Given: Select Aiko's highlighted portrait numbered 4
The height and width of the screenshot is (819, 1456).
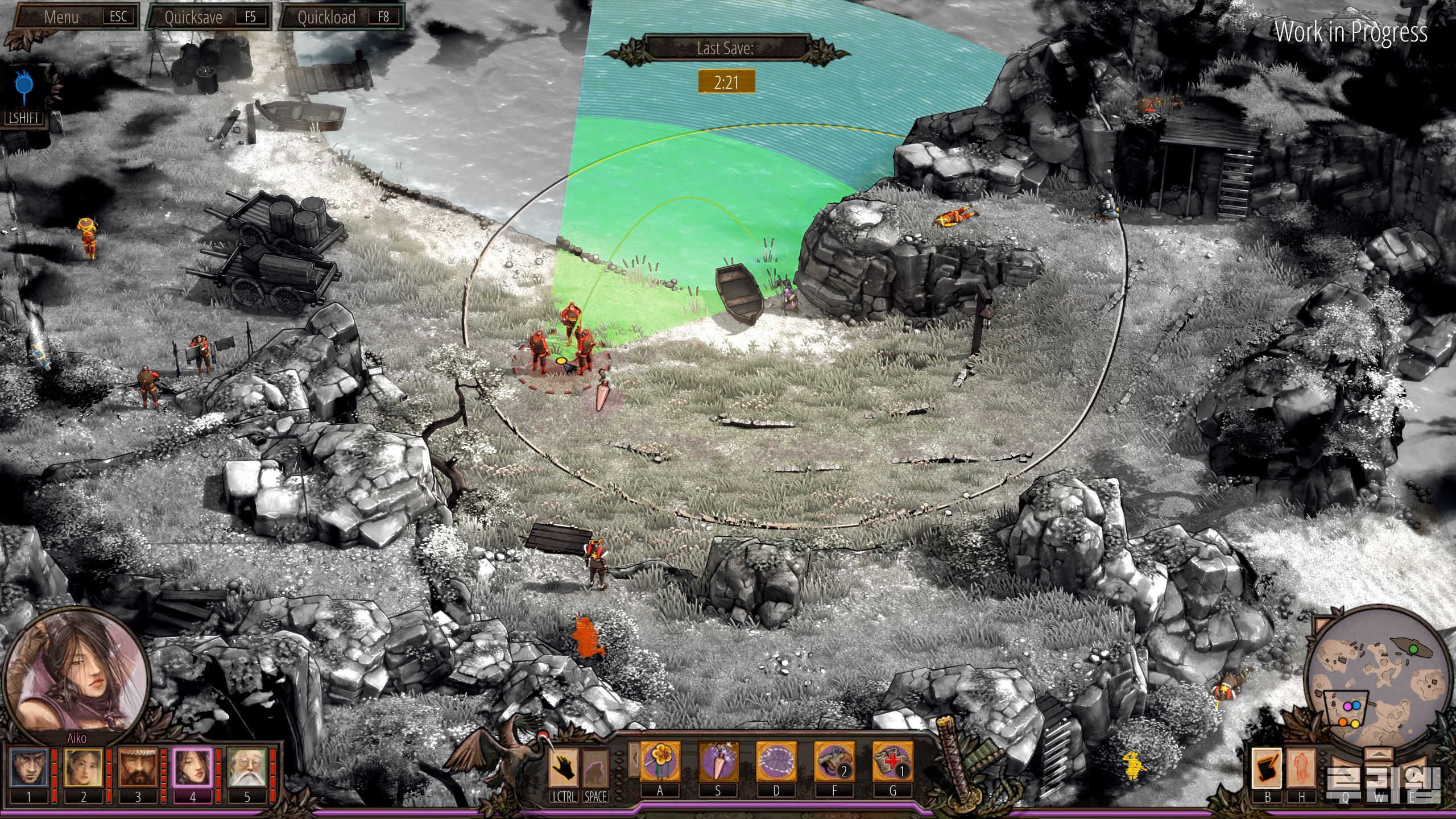Looking at the screenshot, I should point(192,768).
